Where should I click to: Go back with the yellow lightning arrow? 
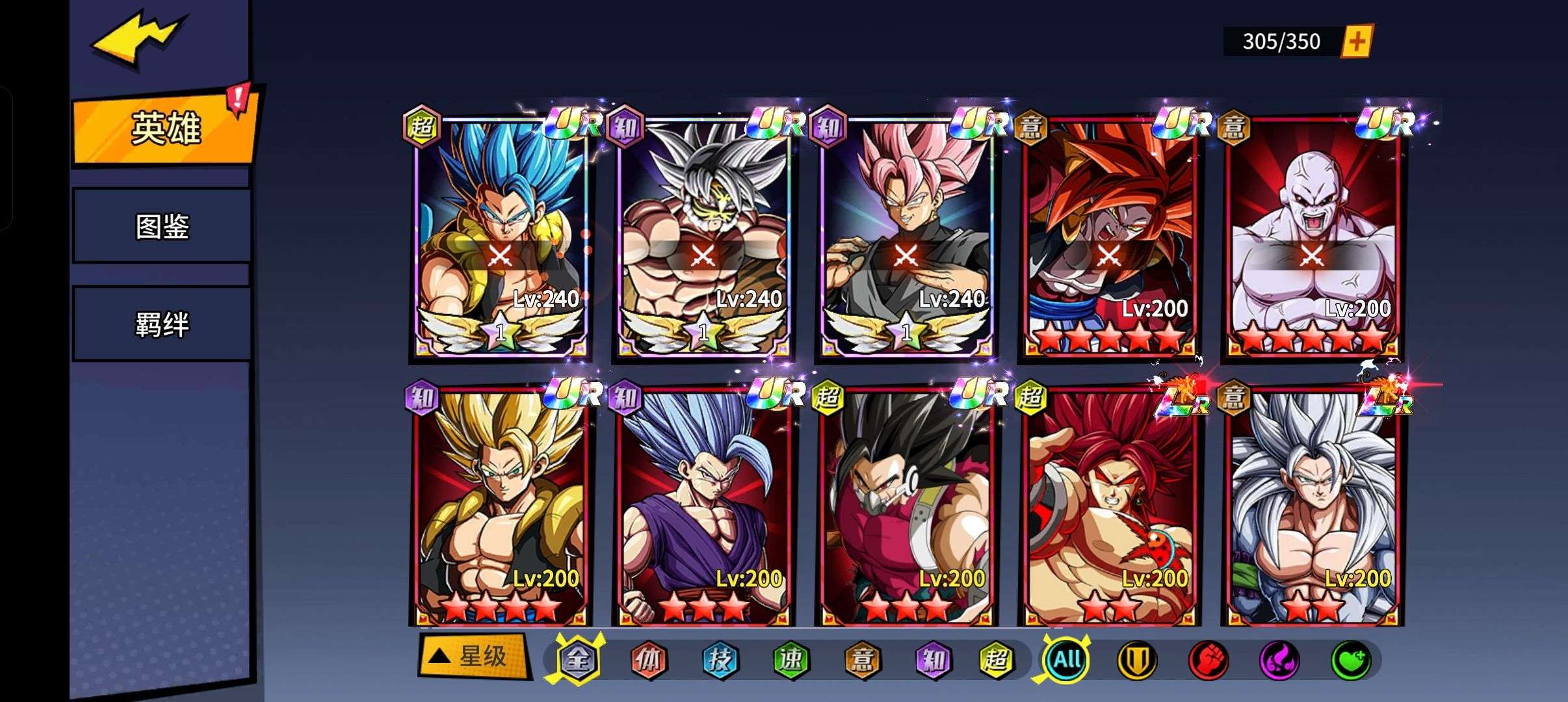[x=138, y=40]
